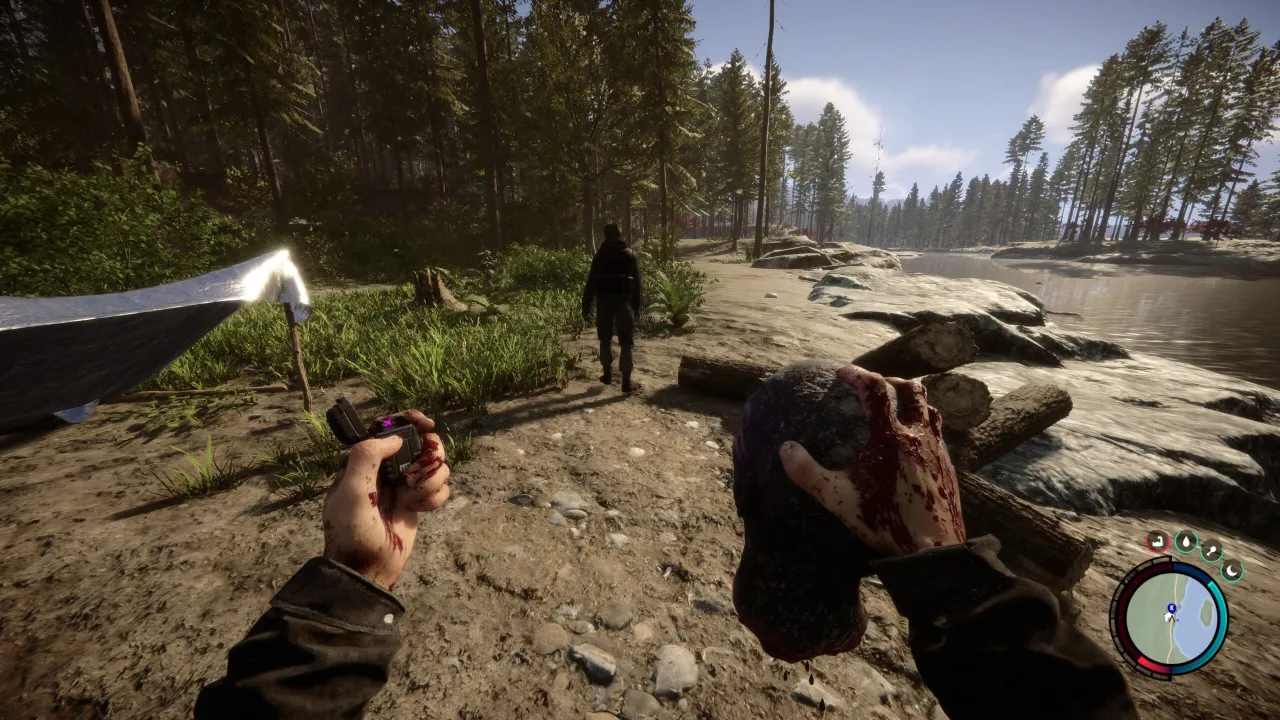Click the small waypoint dot beside the player arrow
This screenshot has width=1280, height=720.
1177,619
